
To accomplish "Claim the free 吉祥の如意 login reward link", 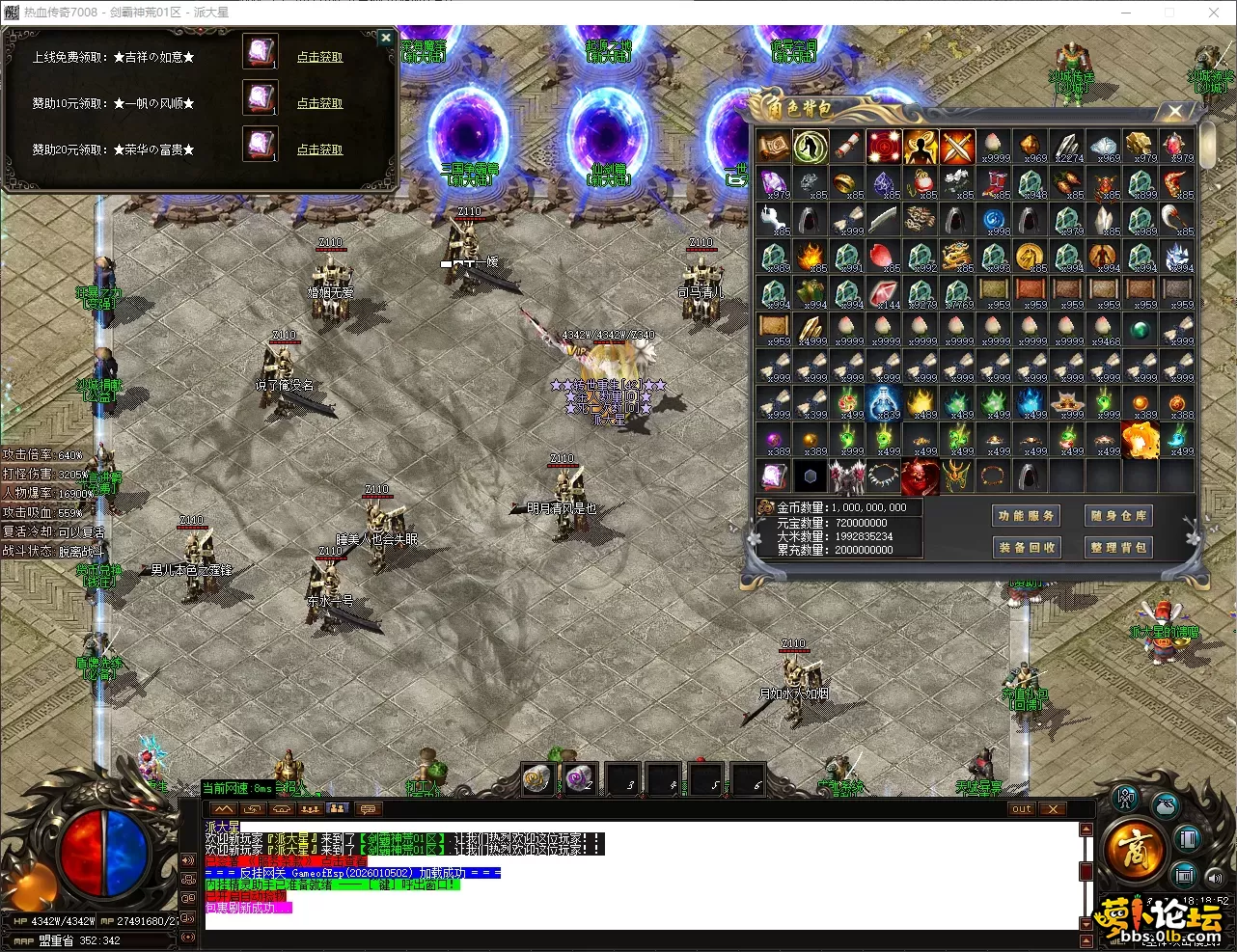I will click(319, 57).
